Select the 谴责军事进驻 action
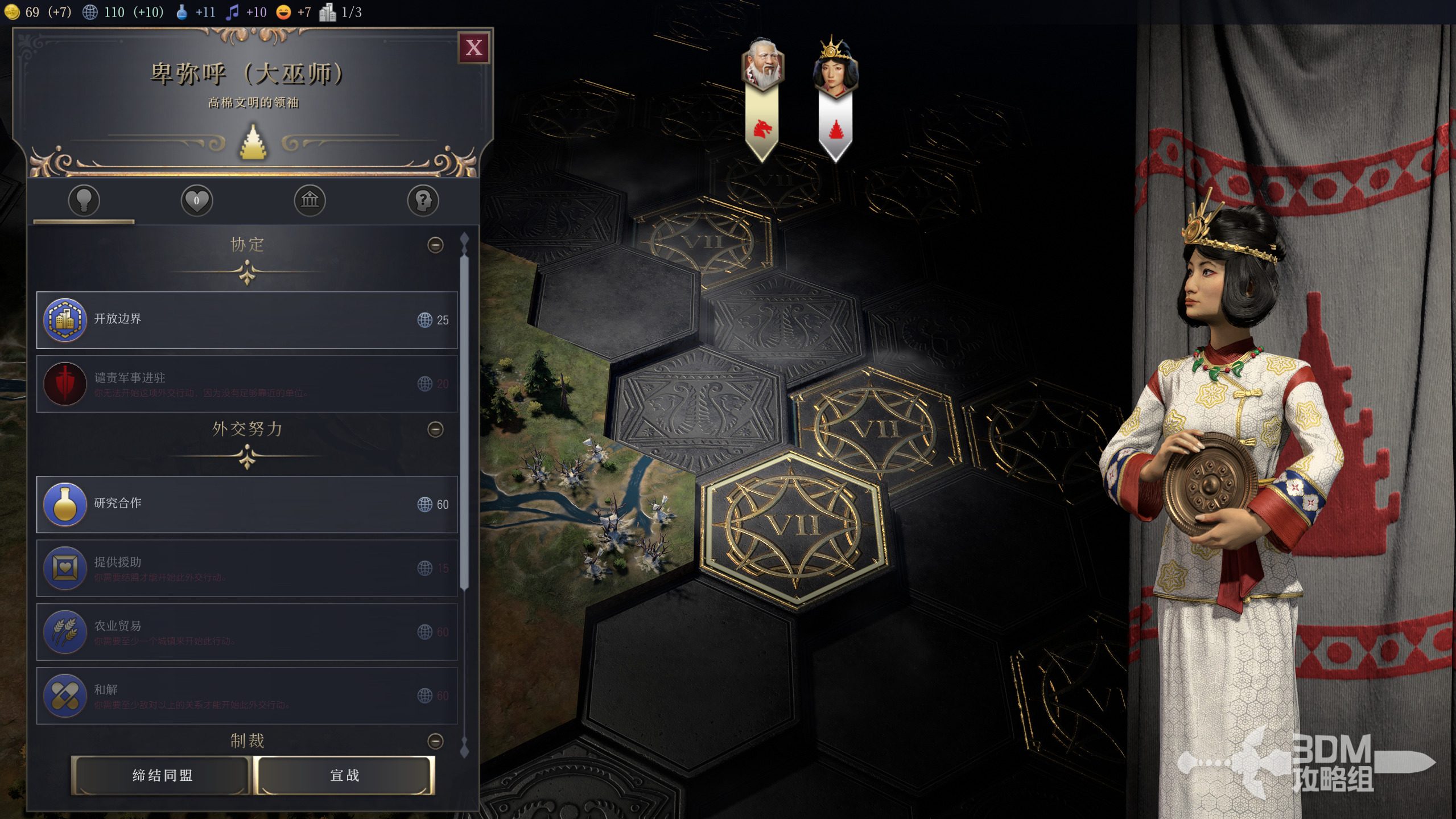 (x=247, y=384)
